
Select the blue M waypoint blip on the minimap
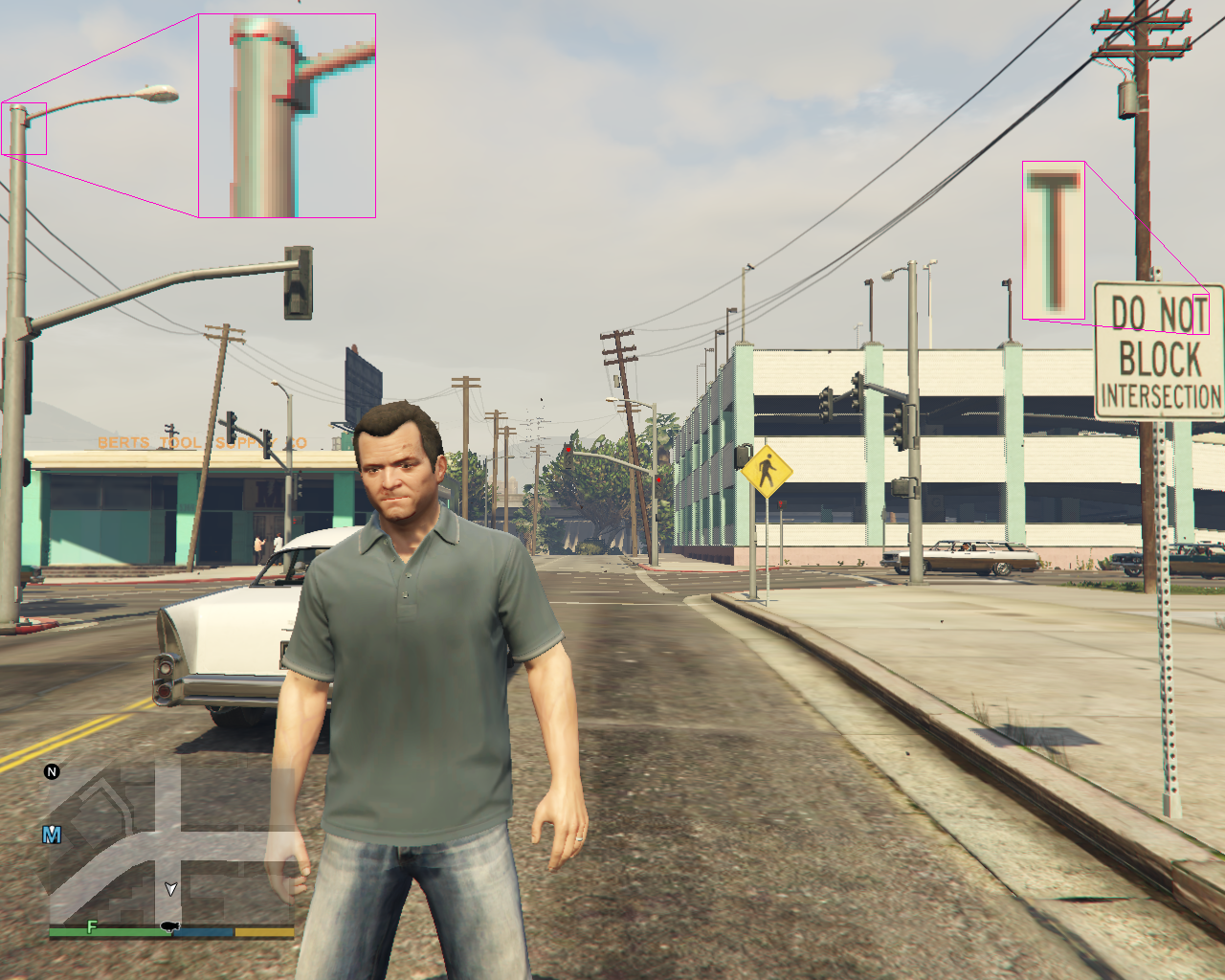pos(52,834)
